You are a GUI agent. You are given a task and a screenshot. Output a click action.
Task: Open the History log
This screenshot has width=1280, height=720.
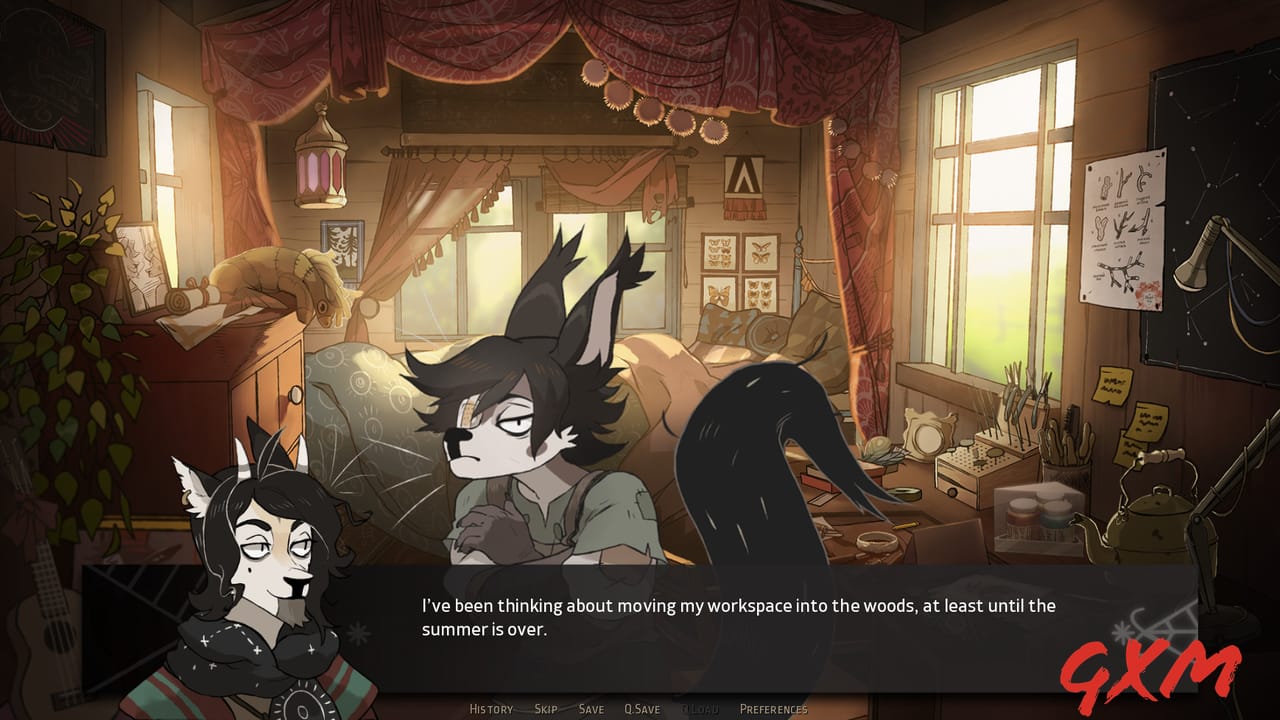490,708
